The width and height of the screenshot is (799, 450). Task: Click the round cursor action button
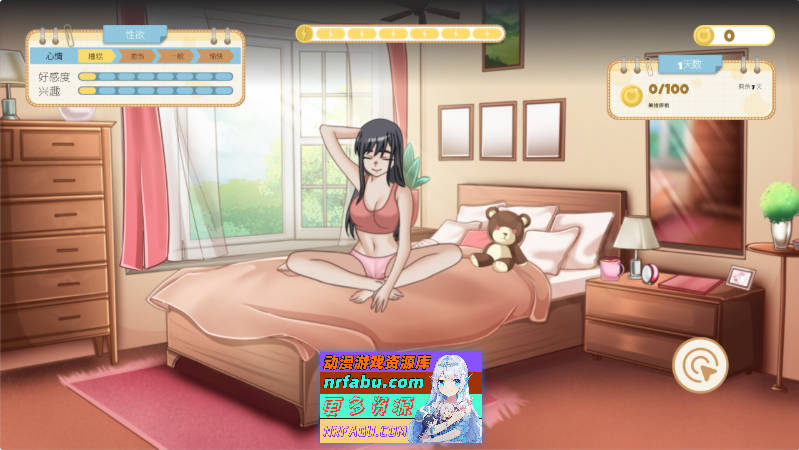click(700, 365)
